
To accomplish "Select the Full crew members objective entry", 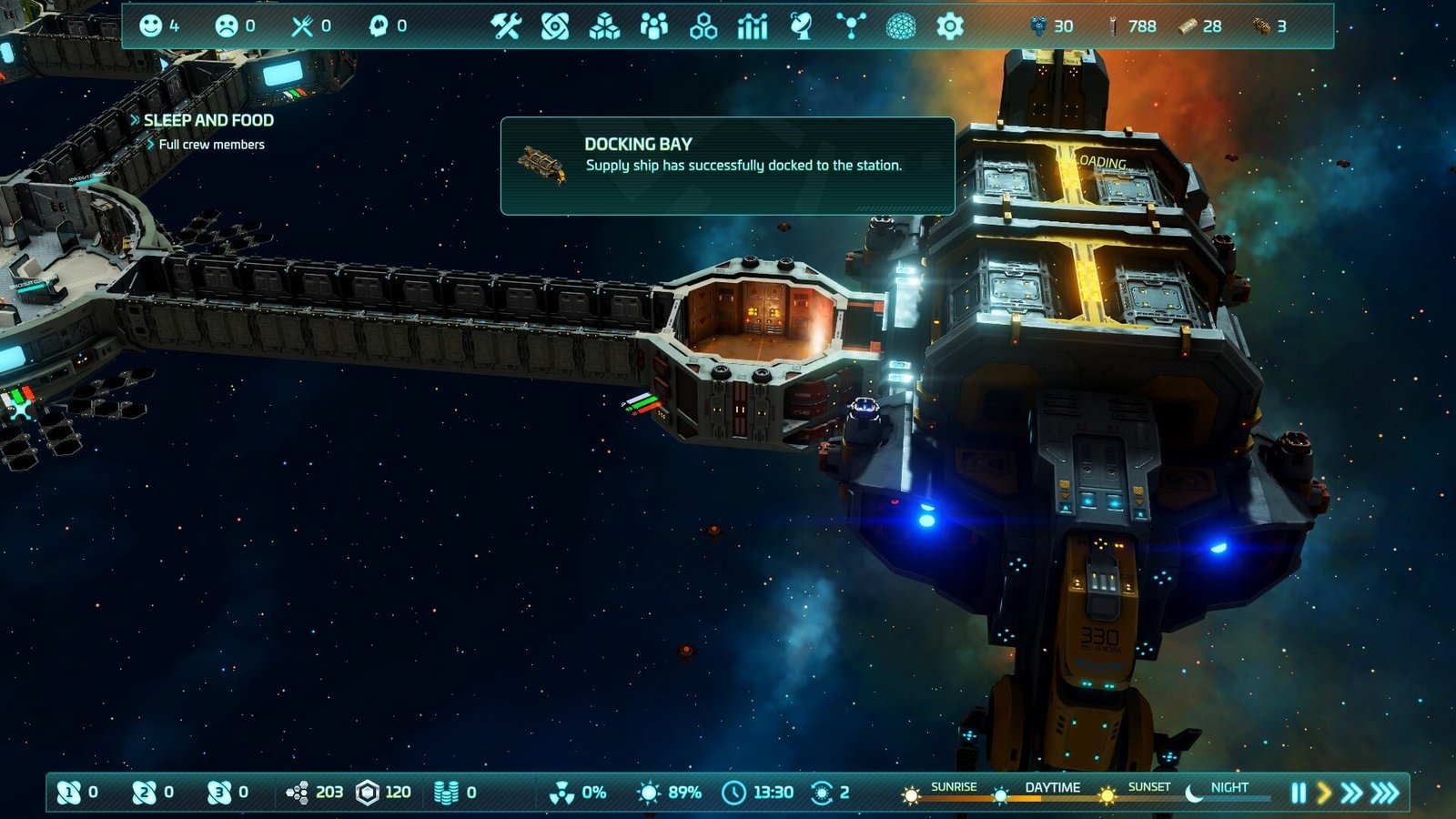I will click(211, 145).
